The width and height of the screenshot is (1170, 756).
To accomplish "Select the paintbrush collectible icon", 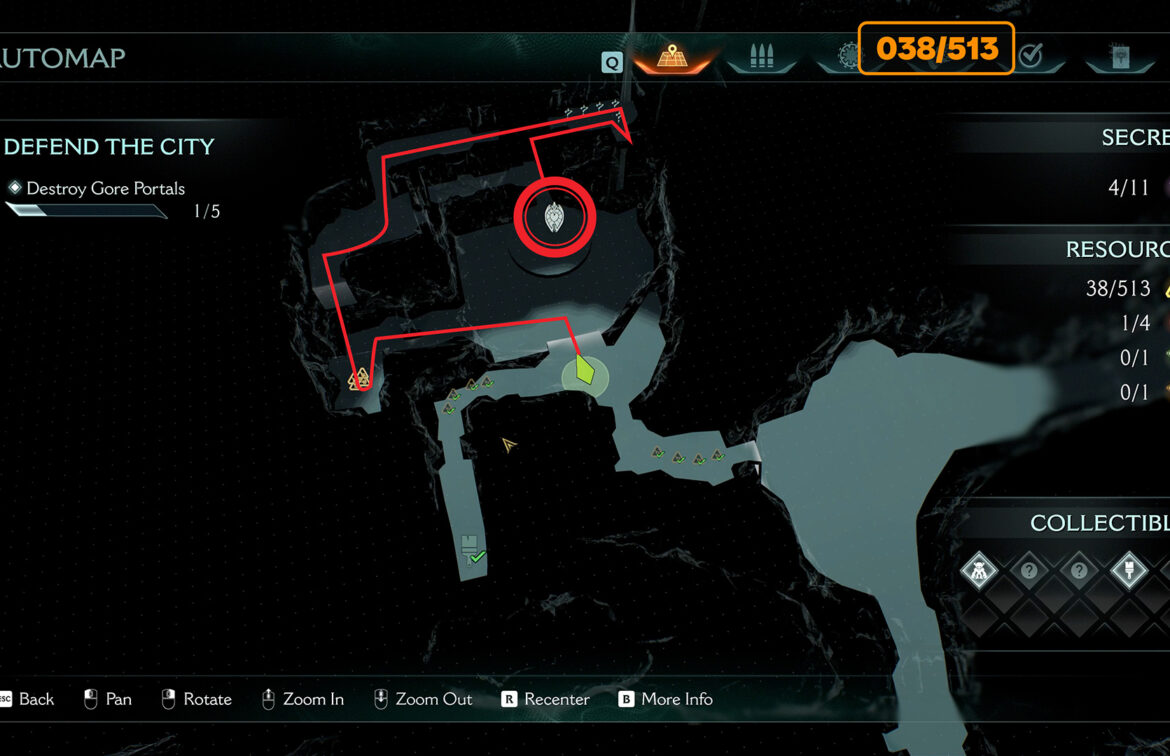I will click(1129, 572).
